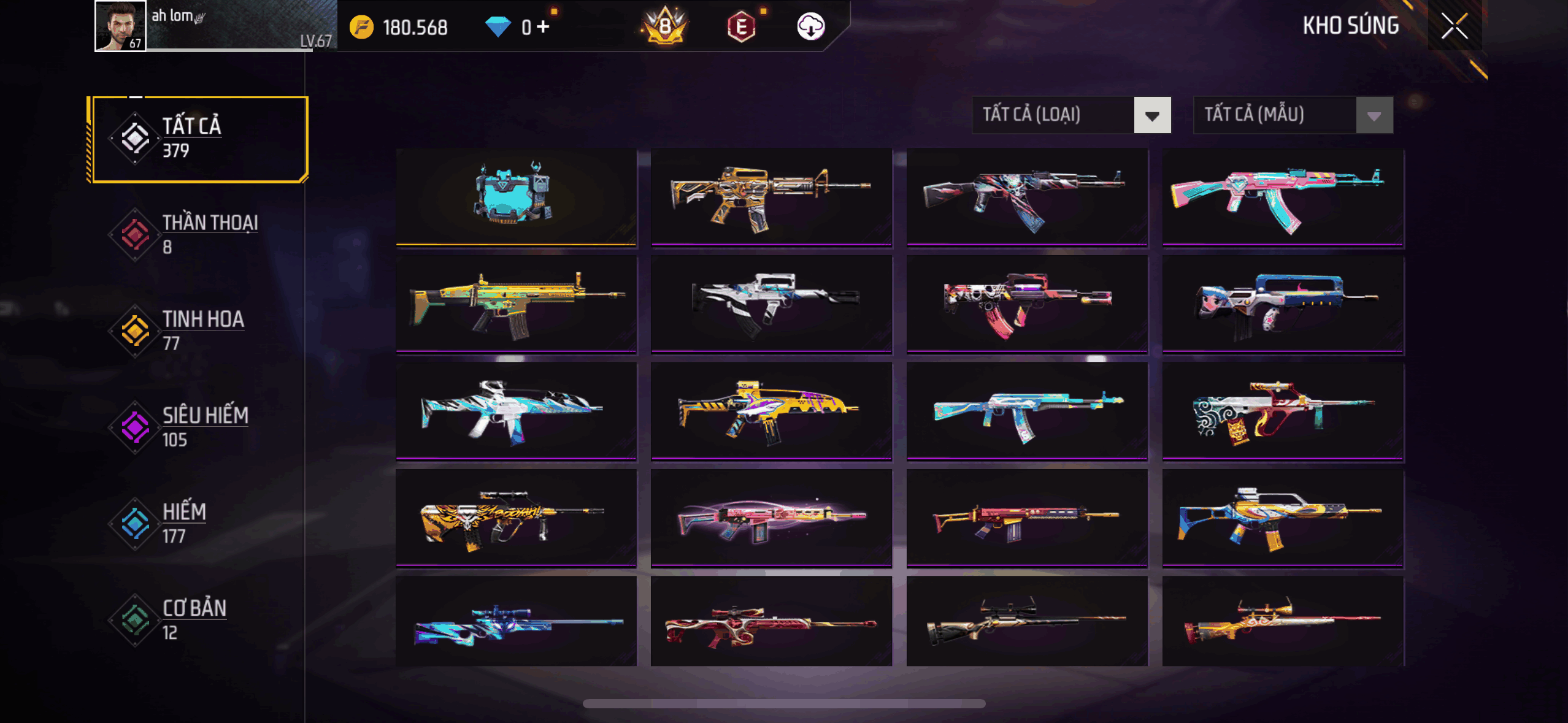Pick the pink and teal AK skin

[x=1282, y=196]
